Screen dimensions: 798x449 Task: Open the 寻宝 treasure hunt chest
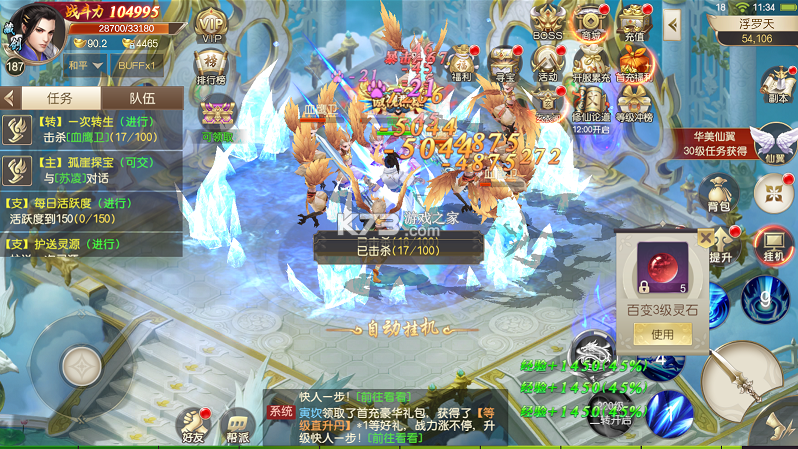[505, 63]
